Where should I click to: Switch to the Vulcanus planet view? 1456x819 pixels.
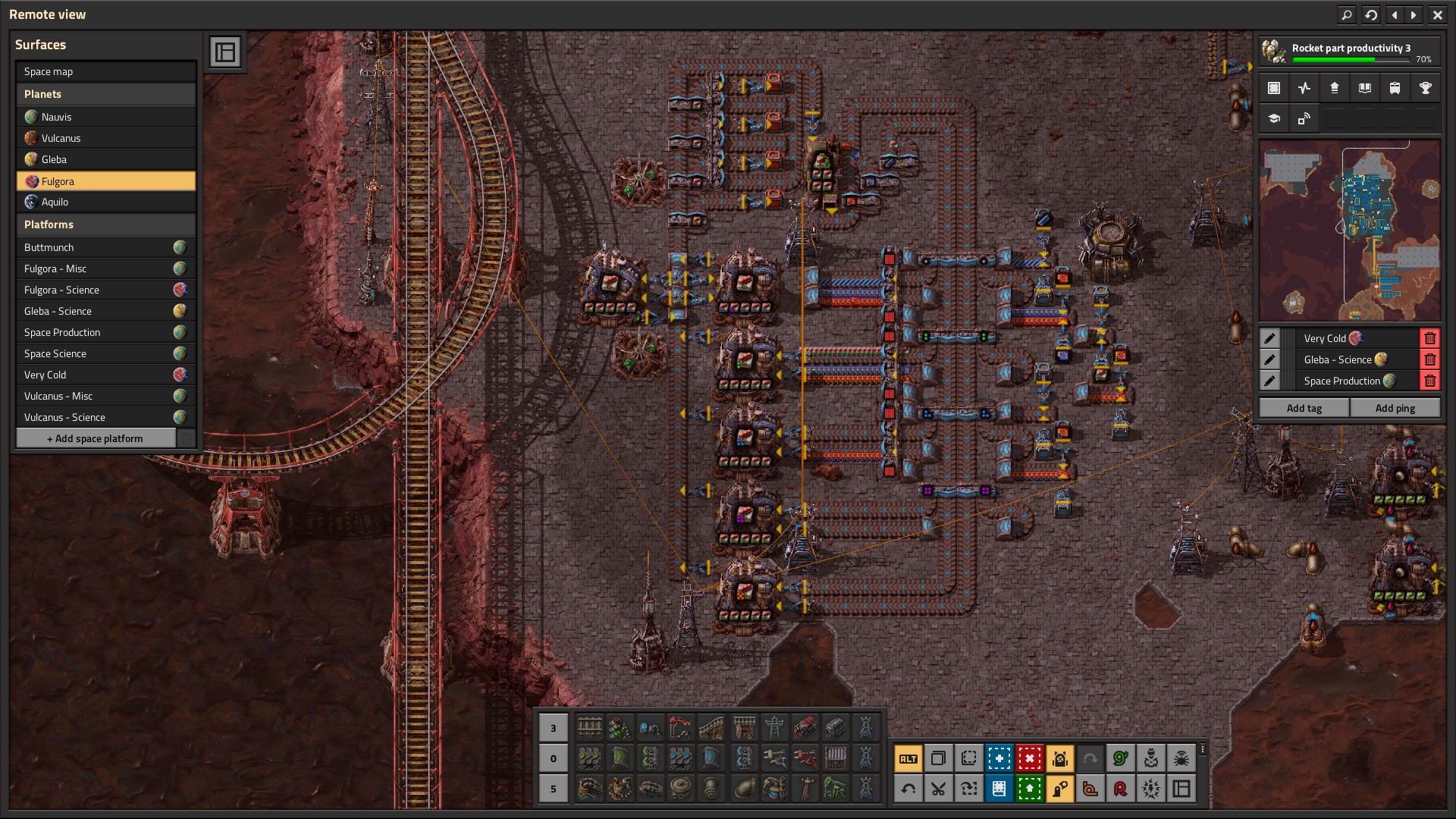[x=105, y=138]
